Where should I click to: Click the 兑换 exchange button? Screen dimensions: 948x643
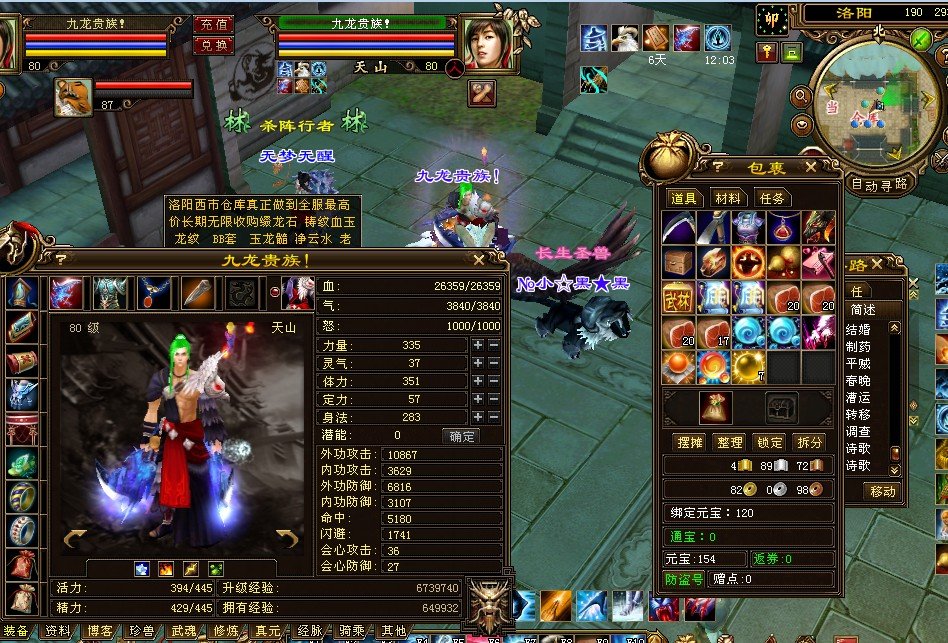pyautogui.click(x=212, y=45)
